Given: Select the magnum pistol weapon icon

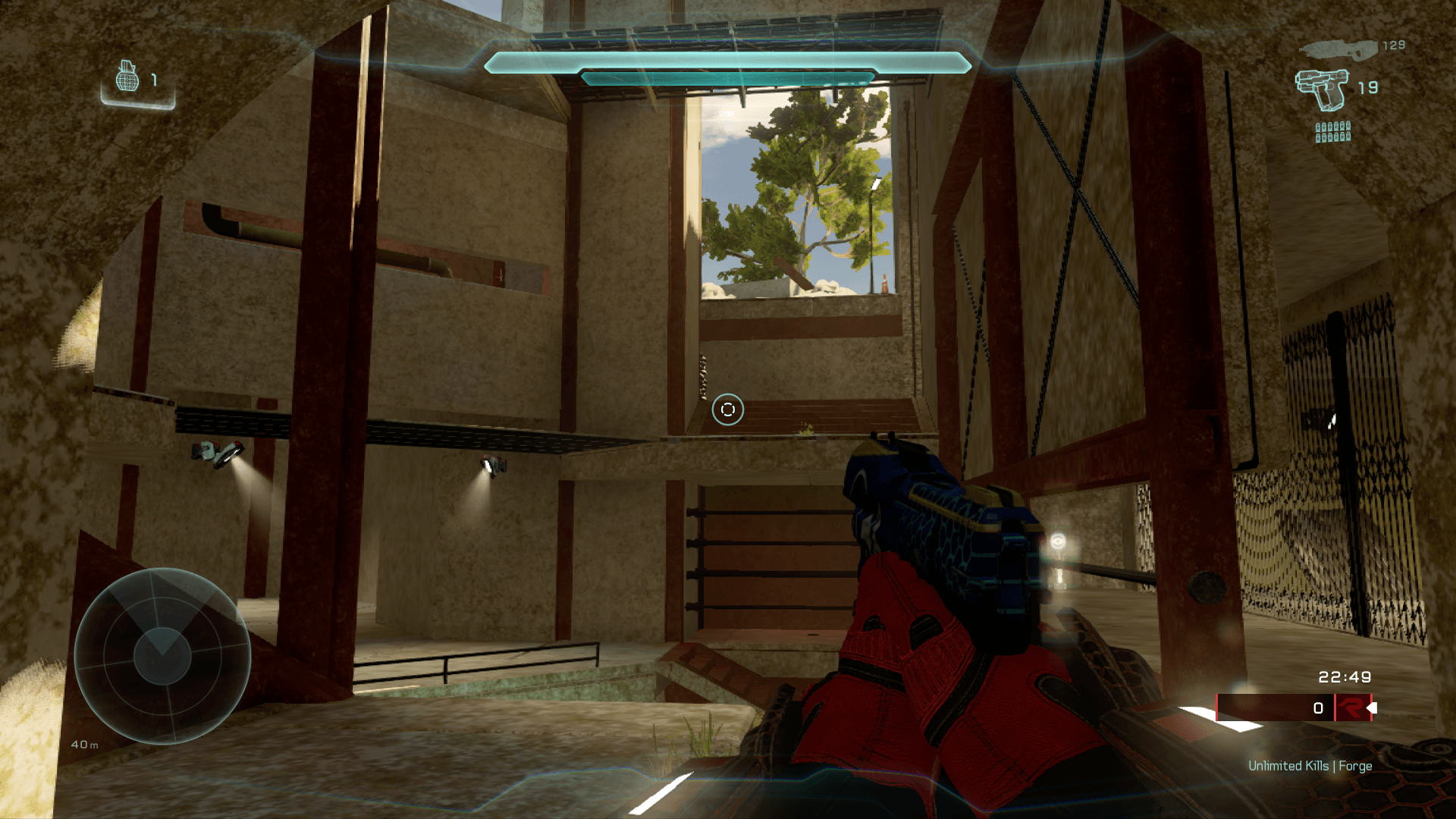Looking at the screenshot, I should [x=1323, y=89].
